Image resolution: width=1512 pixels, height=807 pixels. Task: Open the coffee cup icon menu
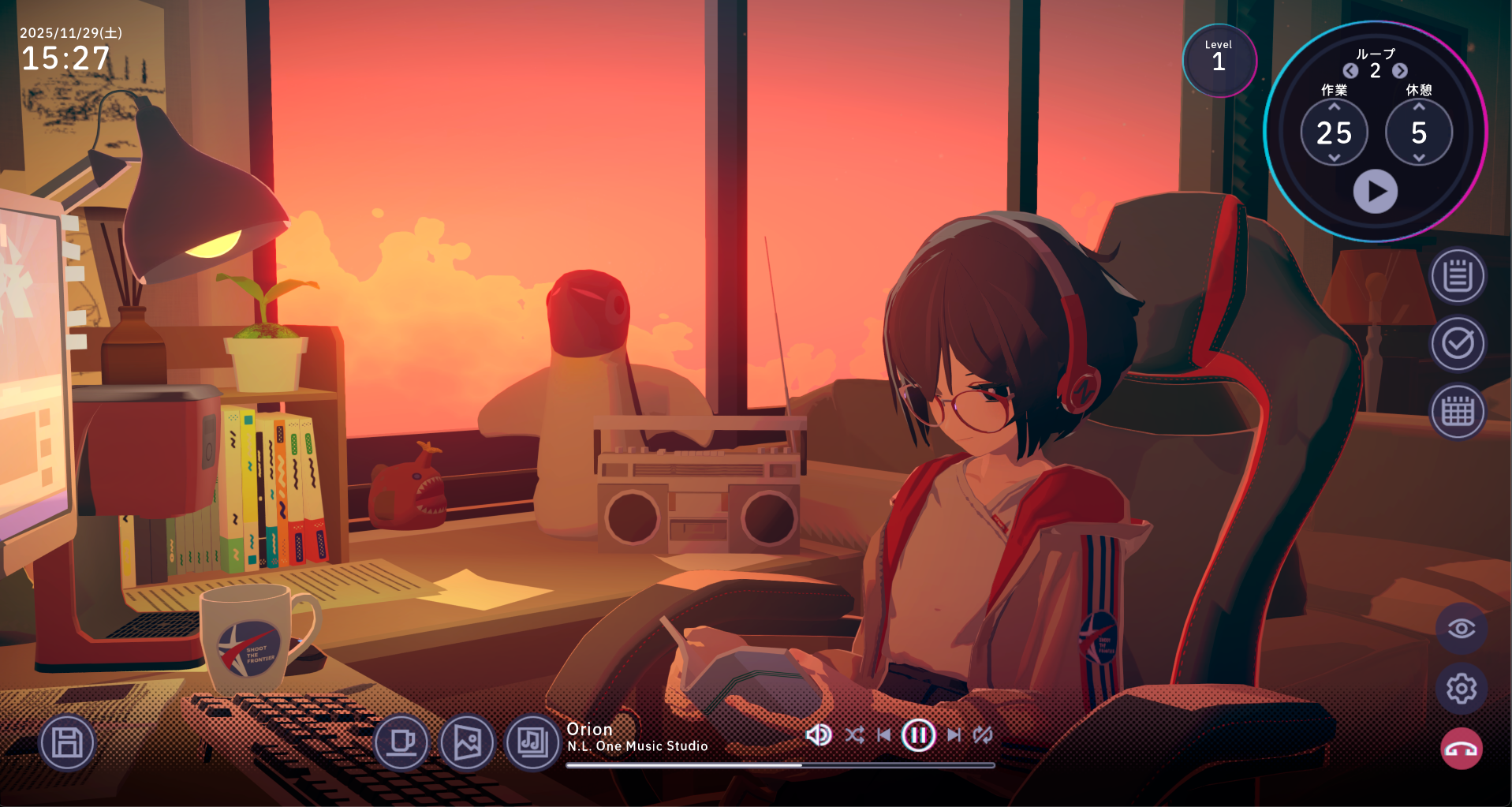(x=401, y=742)
